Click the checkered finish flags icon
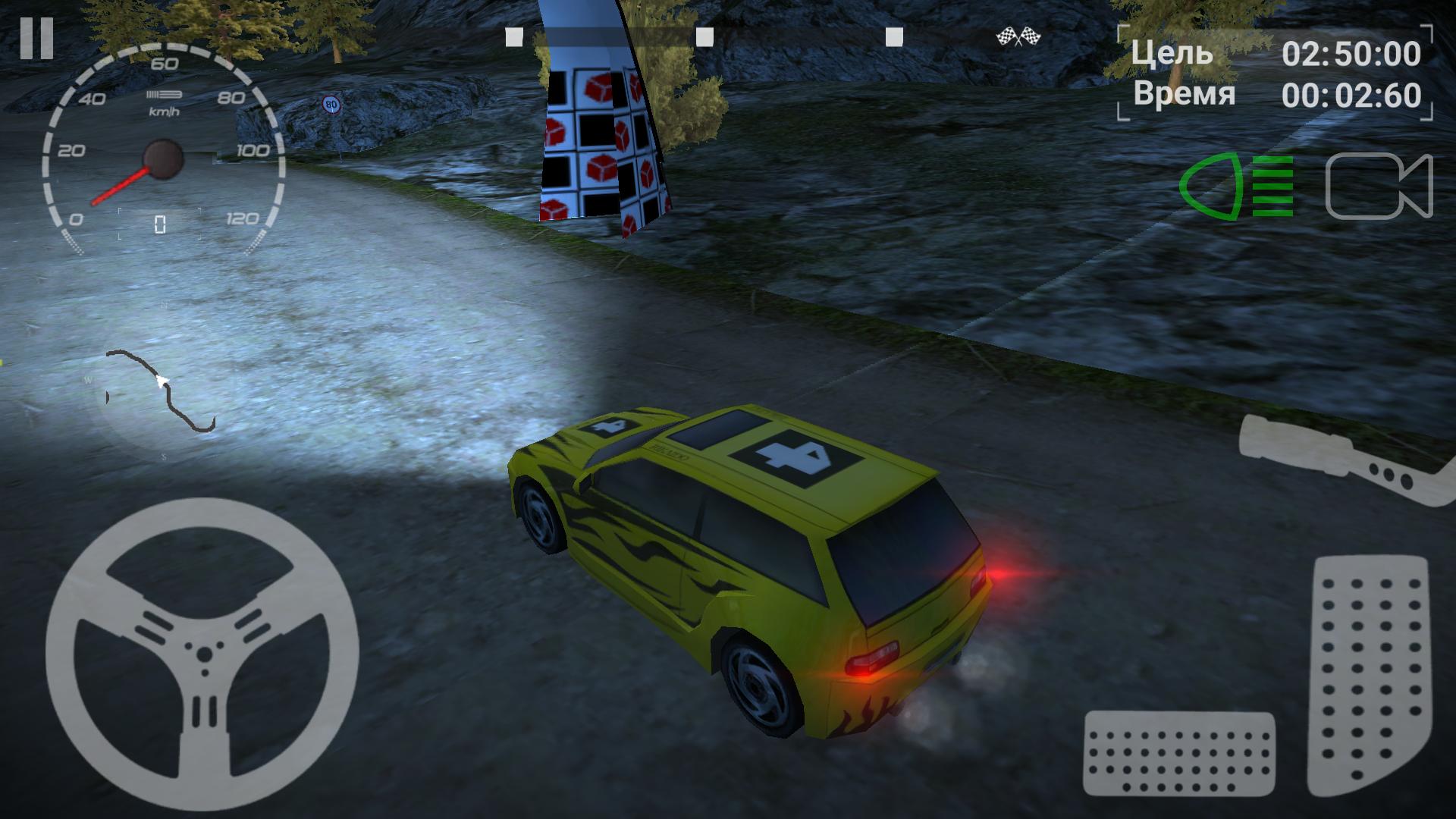 coord(1019,34)
